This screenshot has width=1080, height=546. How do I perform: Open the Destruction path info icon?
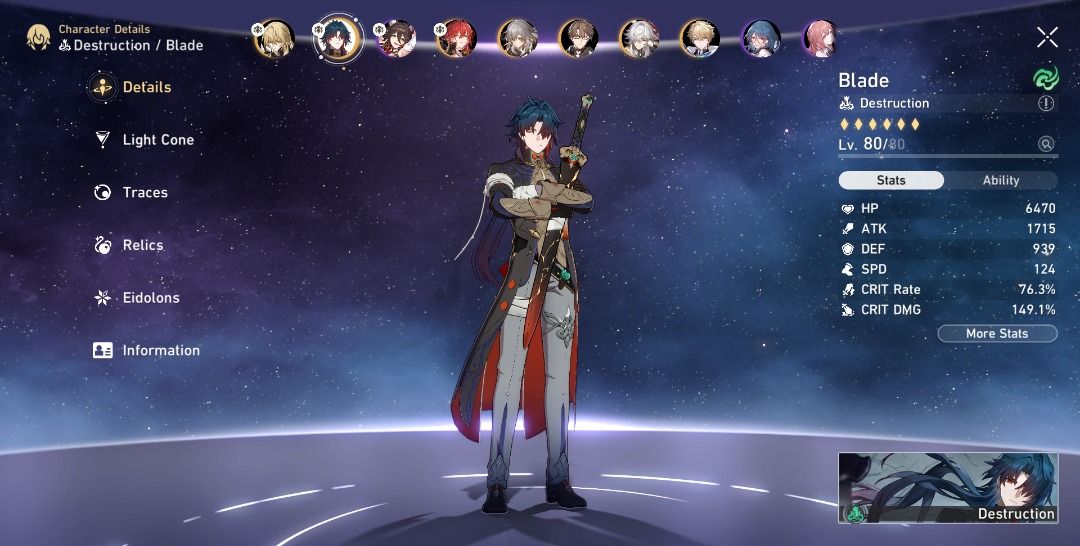1046,103
